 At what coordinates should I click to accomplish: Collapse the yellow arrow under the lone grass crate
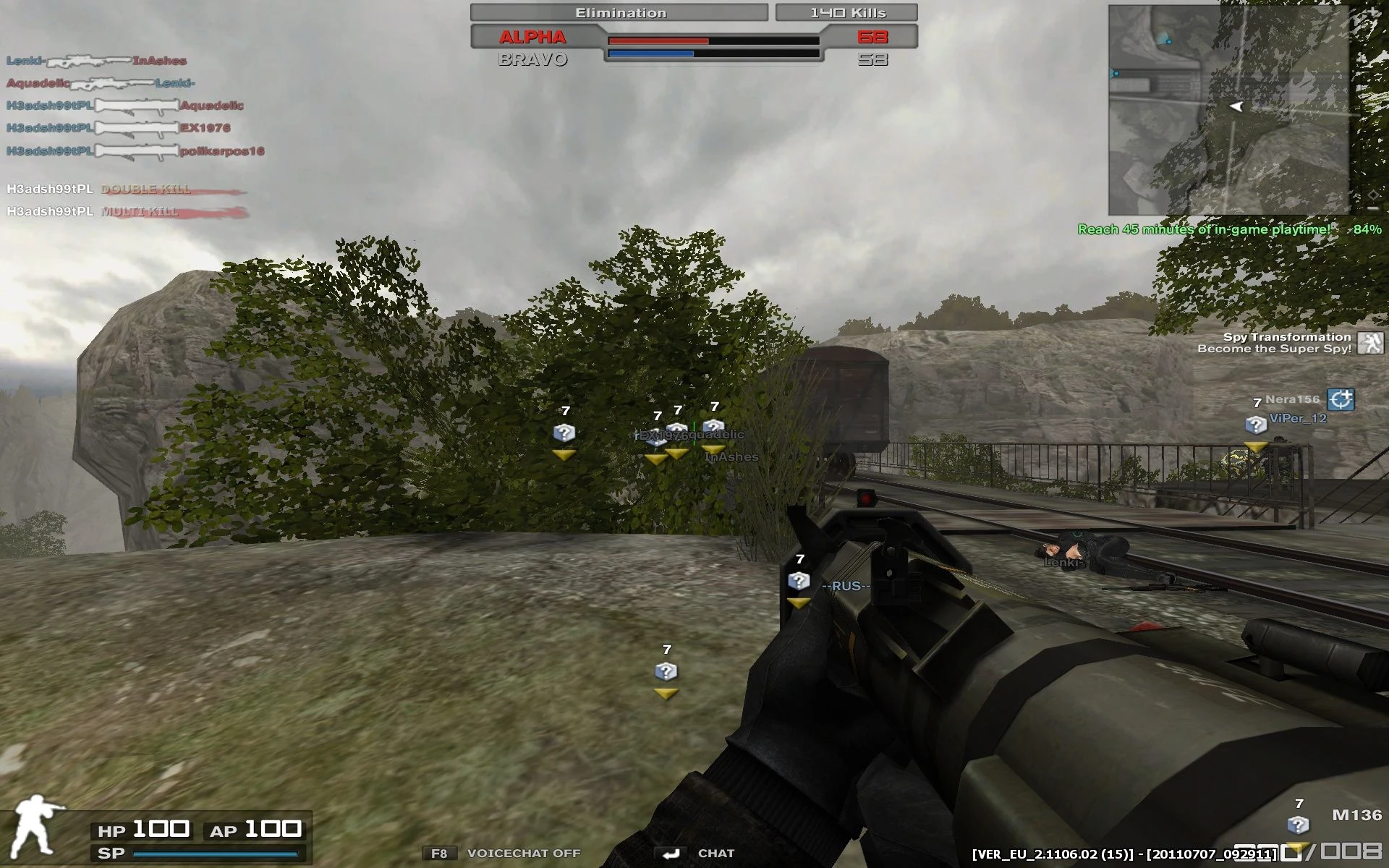click(x=666, y=692)
